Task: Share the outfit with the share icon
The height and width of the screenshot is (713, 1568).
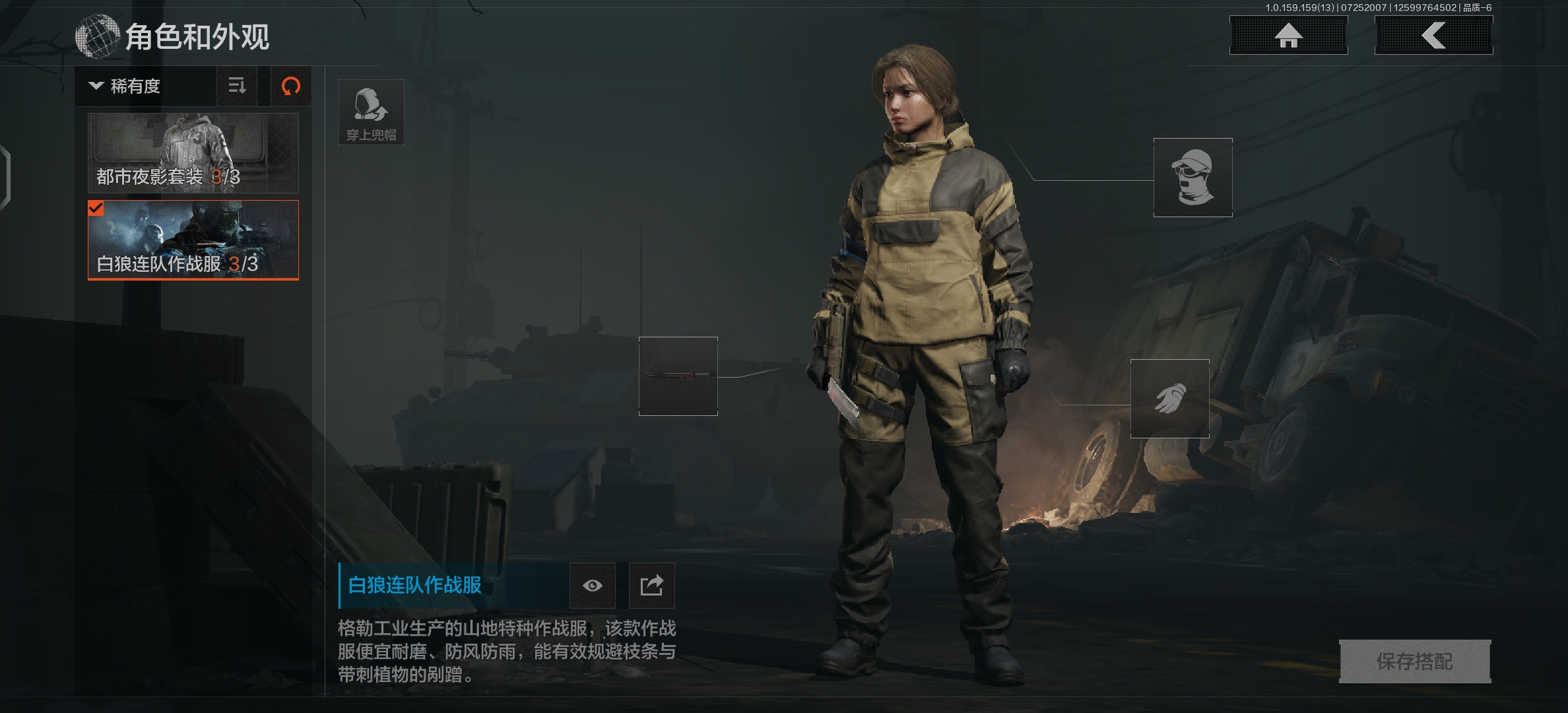Action: (x=651, y=586)
